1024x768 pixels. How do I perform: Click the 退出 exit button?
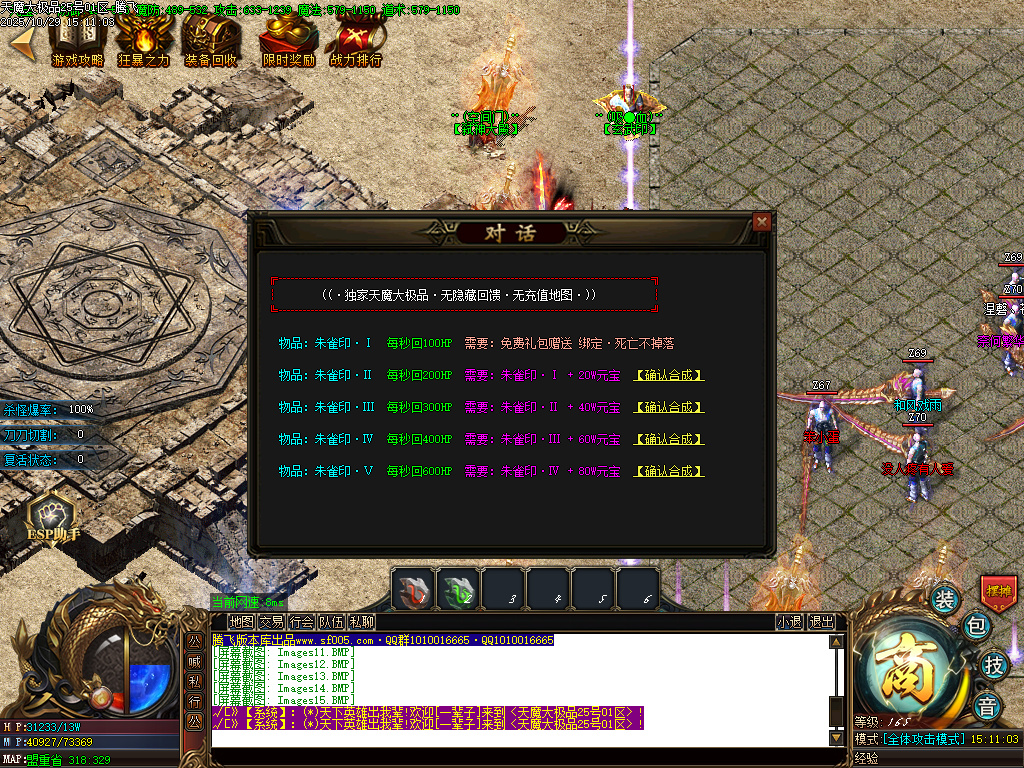point(821,622)
